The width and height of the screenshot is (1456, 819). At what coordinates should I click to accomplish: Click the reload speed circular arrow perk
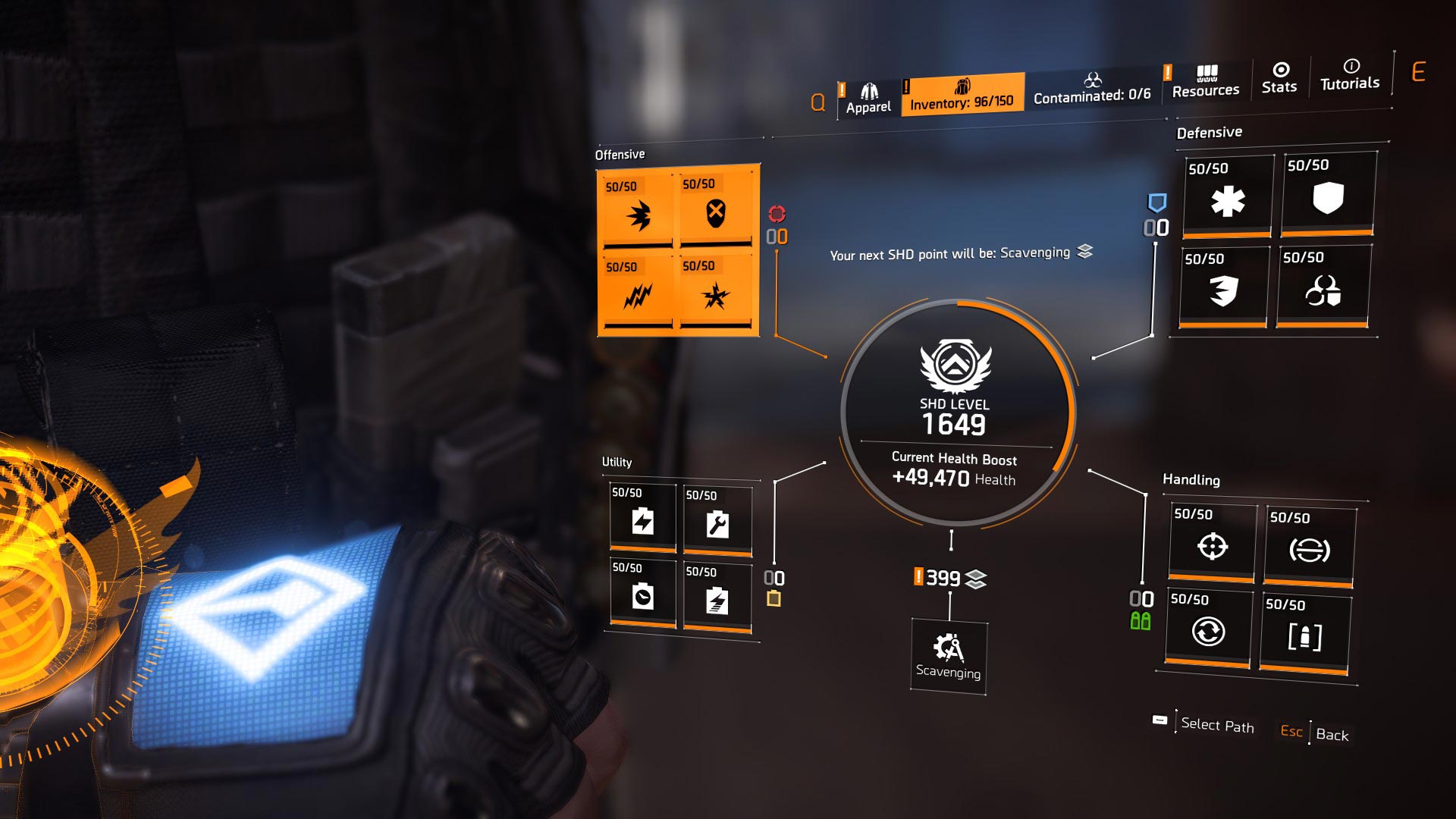1210,632
